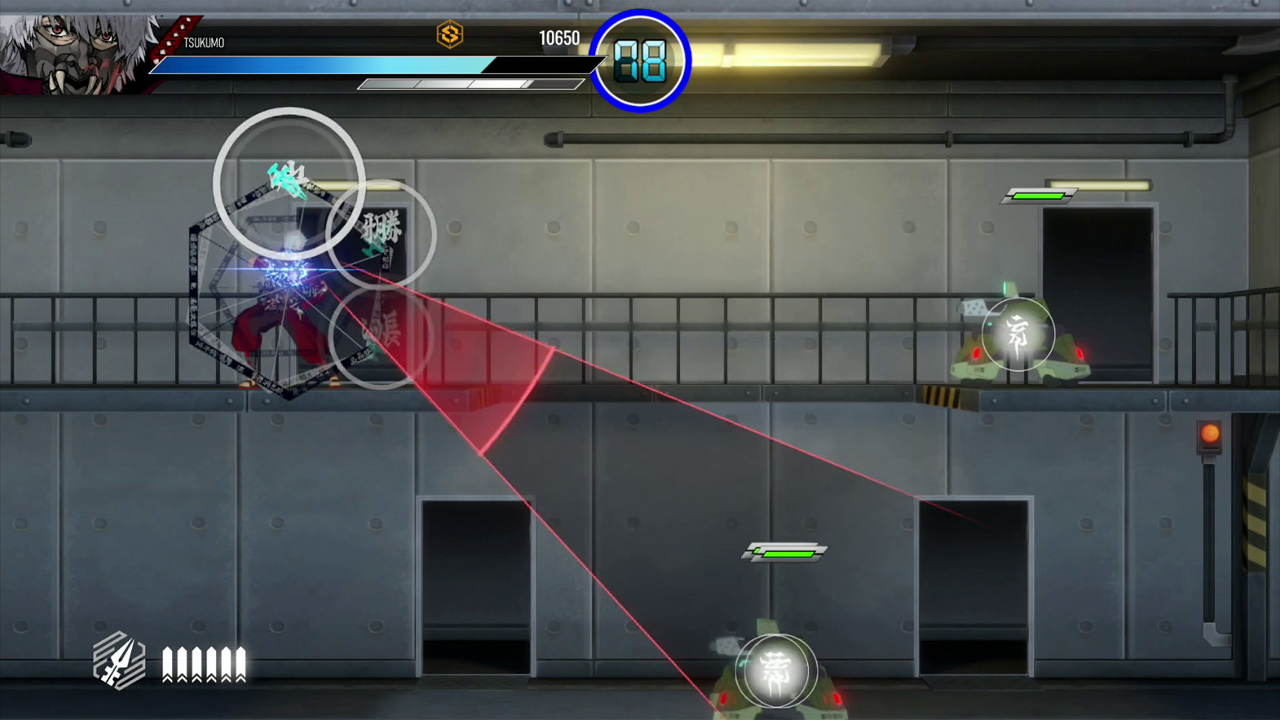
Task: Select the TSUKUMO name label
Action: [x=203, y=41]
